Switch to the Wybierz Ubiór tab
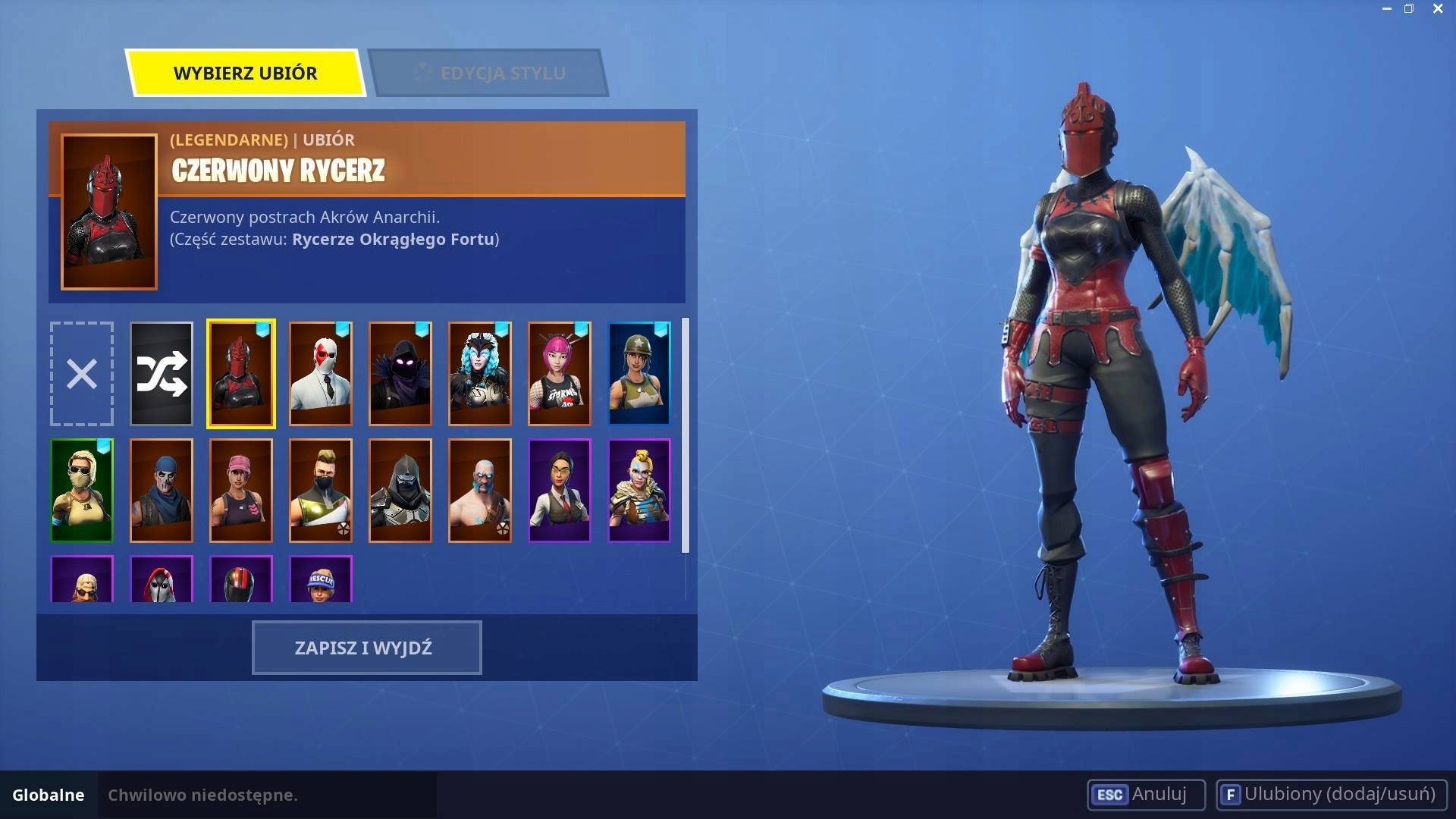Image resolution: width=1456 pixels, height=819 pixels. coord(245,73)
